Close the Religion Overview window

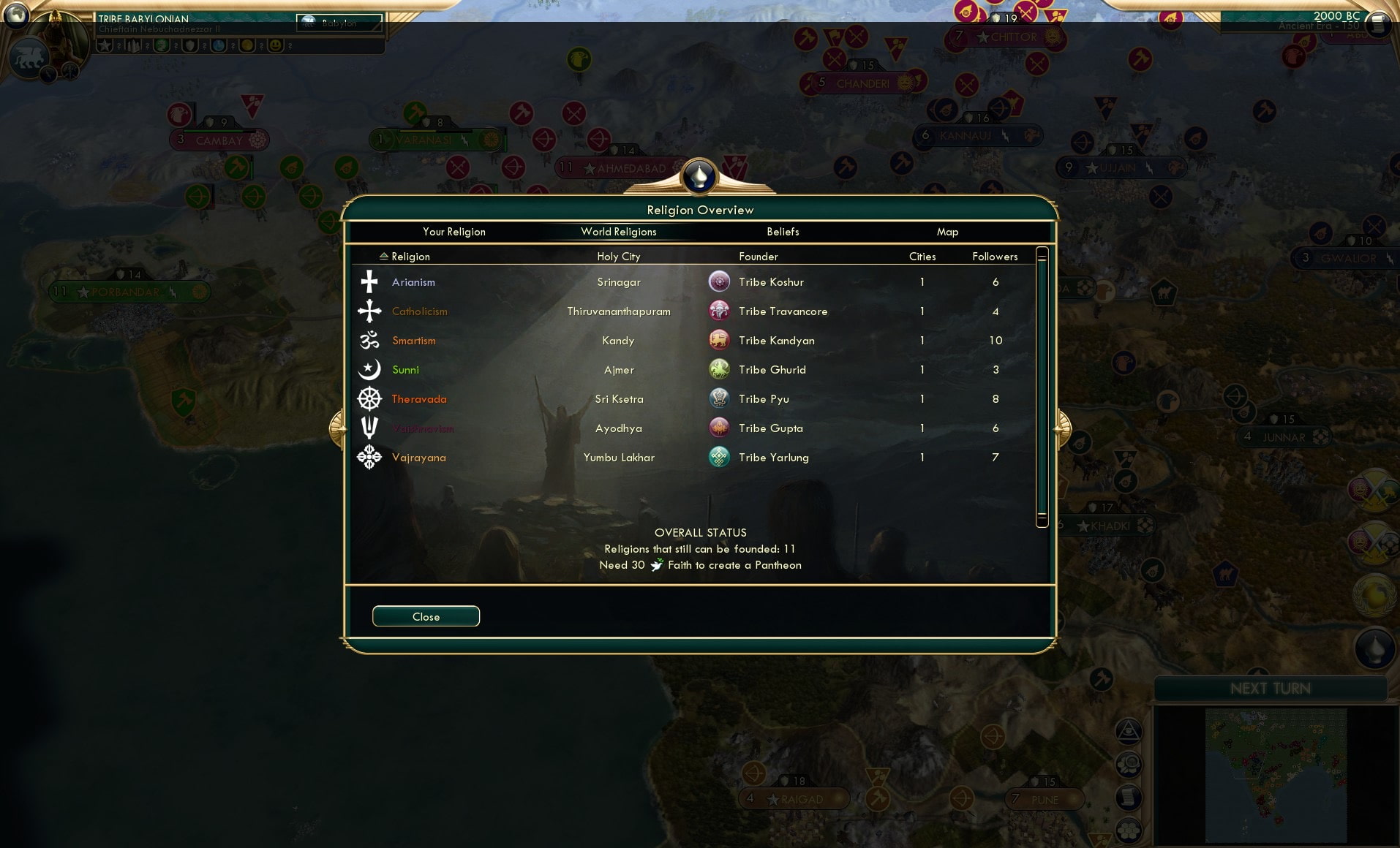[426, 616]
